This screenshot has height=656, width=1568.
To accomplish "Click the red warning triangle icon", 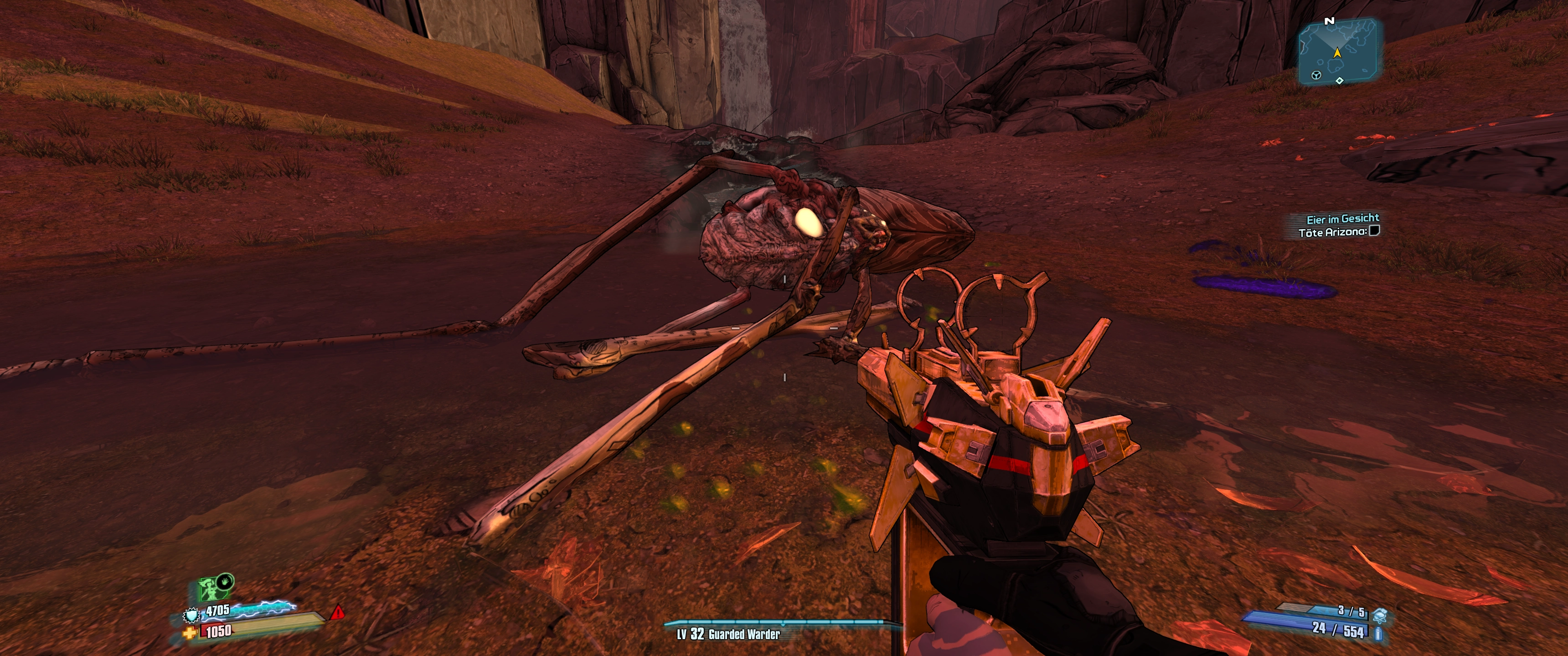I will point(337,613).
